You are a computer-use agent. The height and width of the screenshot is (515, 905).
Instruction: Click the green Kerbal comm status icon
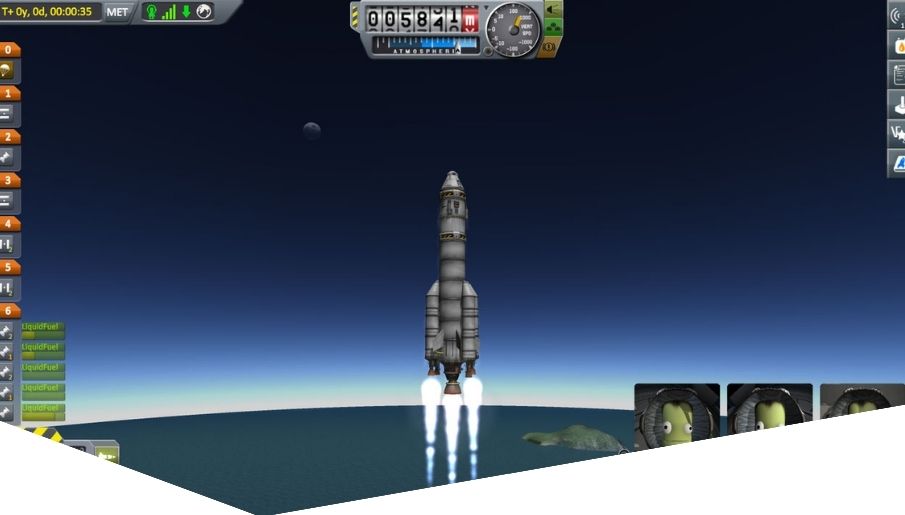click(152, 12)
